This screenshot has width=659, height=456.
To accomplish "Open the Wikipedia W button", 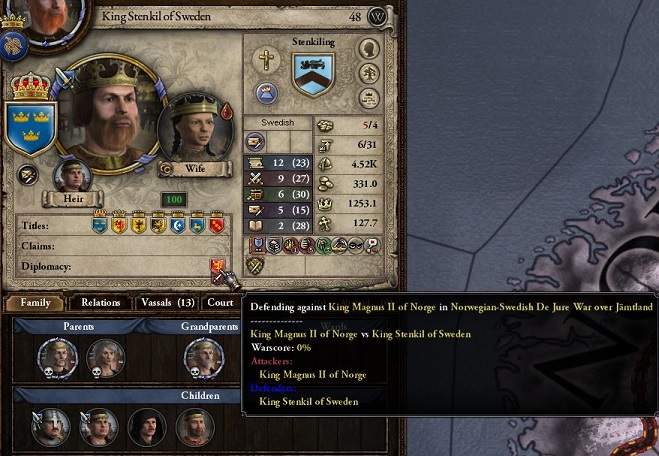I will (x=377, y=17).
